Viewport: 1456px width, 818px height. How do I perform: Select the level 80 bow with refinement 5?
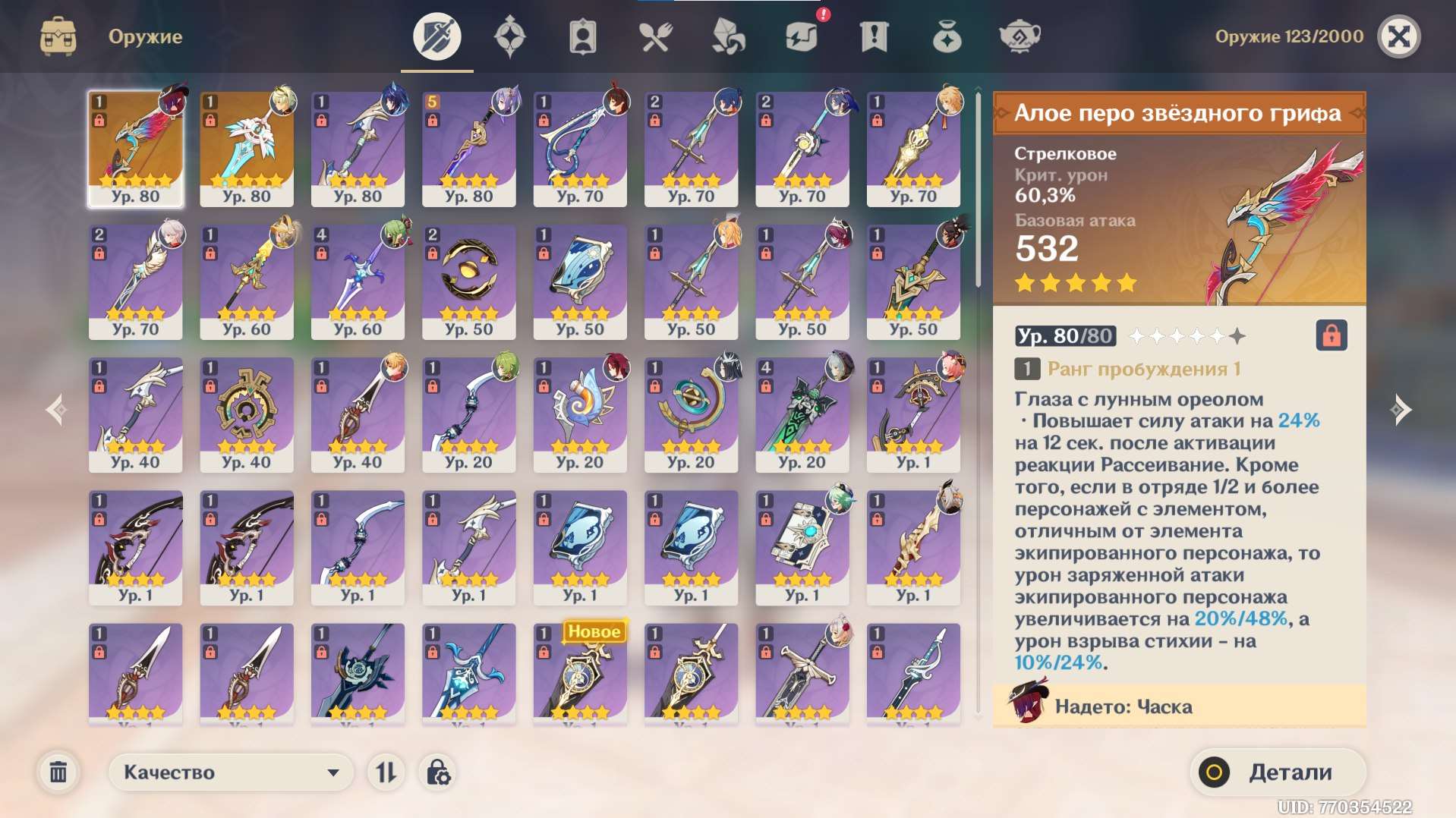click(x=469, y=149)
